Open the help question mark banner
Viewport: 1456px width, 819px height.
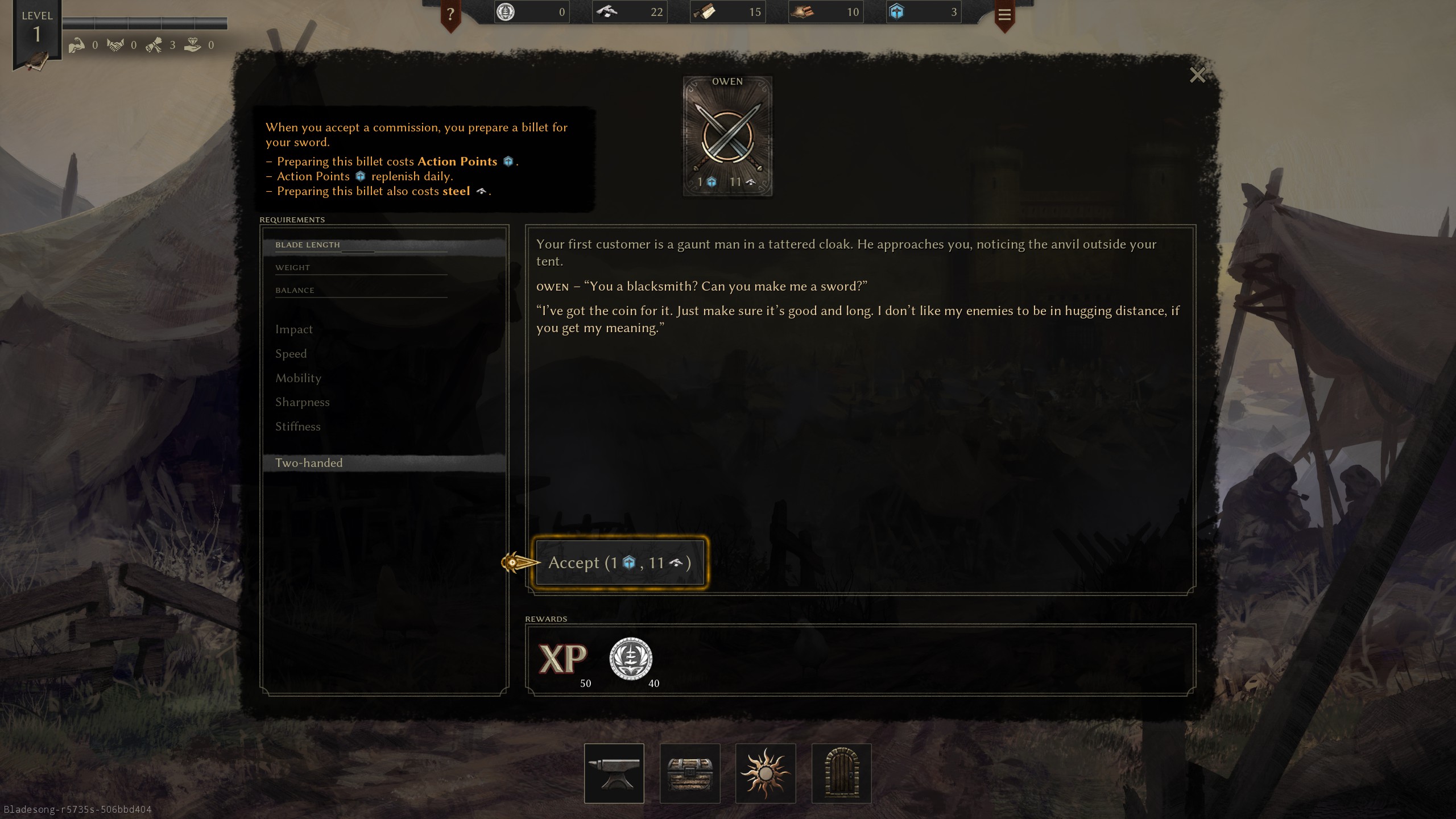tap(450, 14)
